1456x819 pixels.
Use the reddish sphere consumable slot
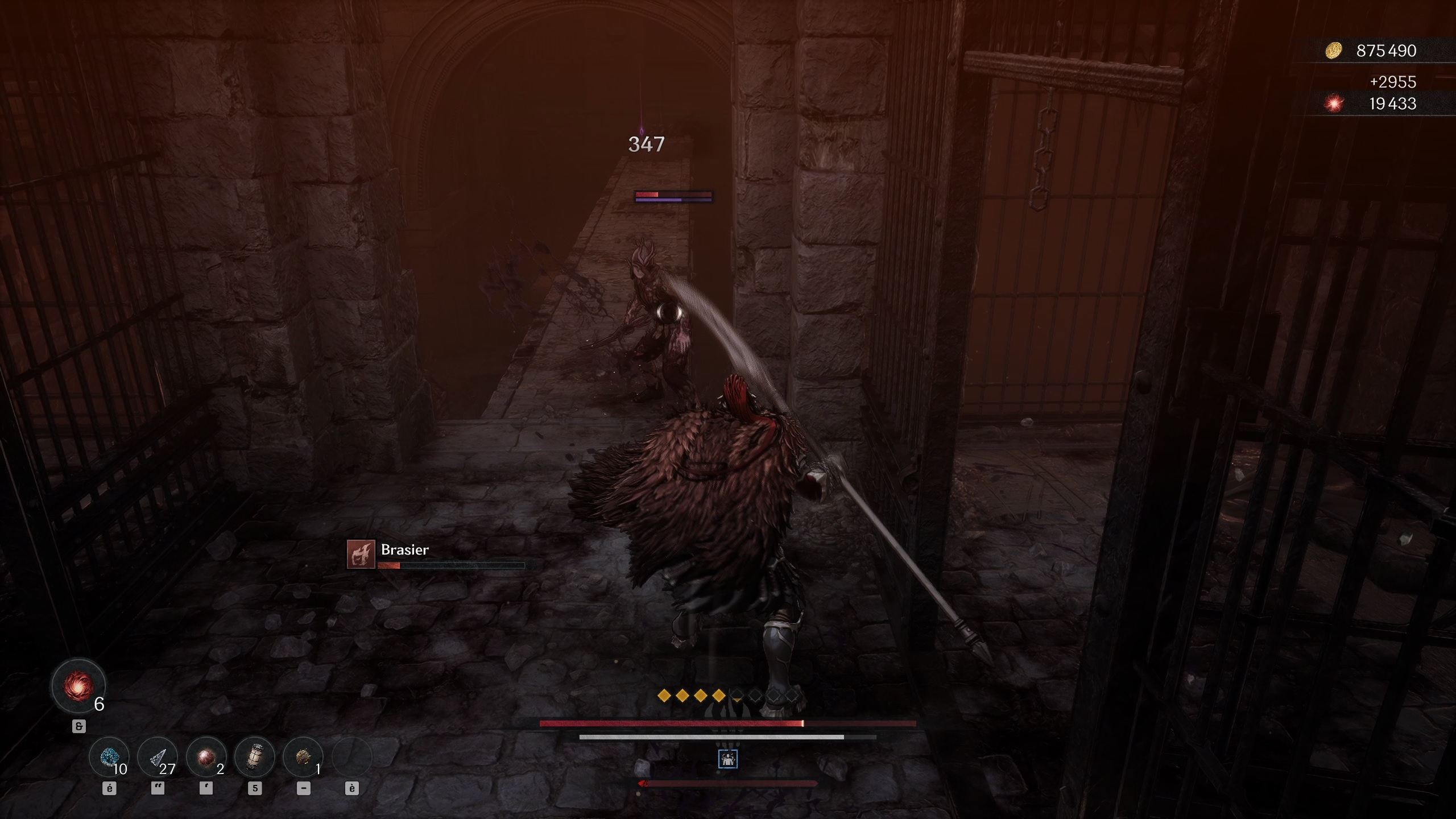[x=206, y=757]
